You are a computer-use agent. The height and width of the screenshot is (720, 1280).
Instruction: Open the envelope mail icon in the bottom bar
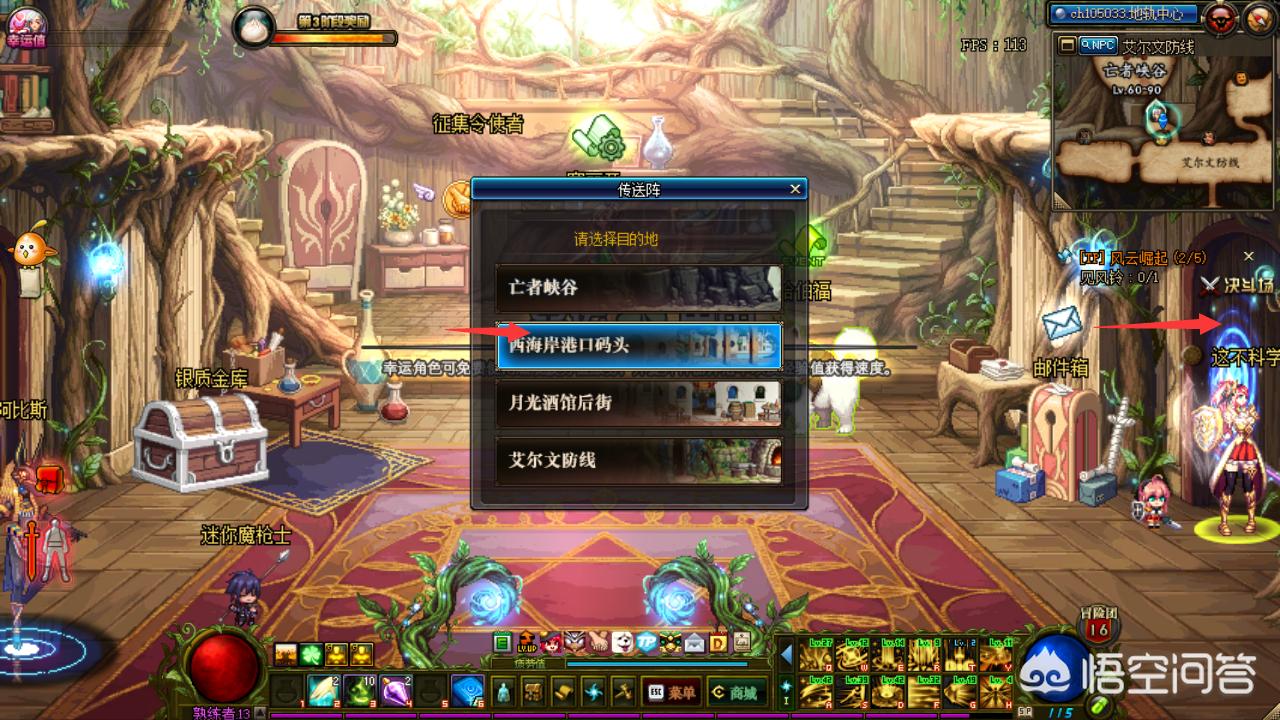point(693,642)
